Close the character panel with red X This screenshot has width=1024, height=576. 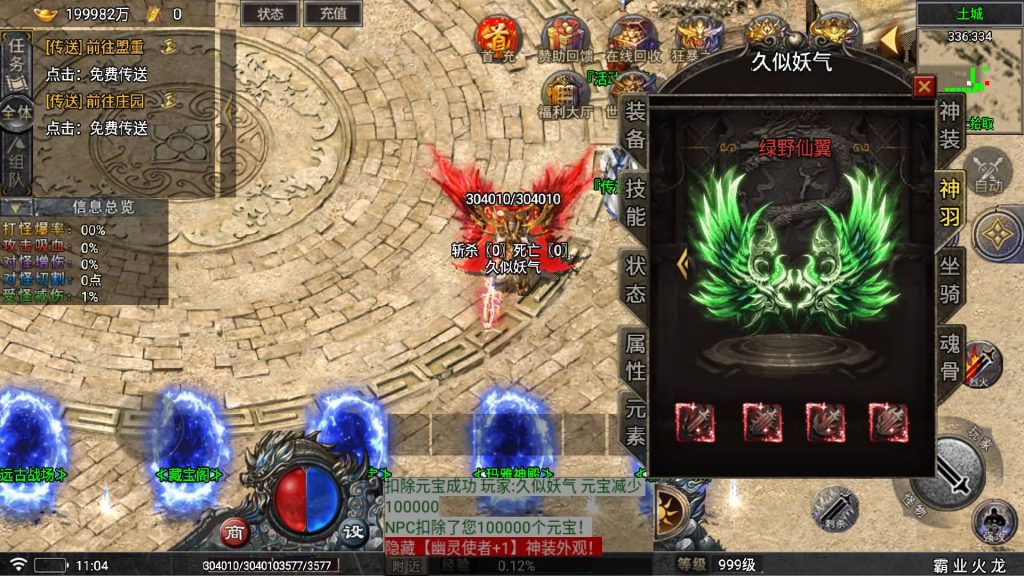(924, 86)
